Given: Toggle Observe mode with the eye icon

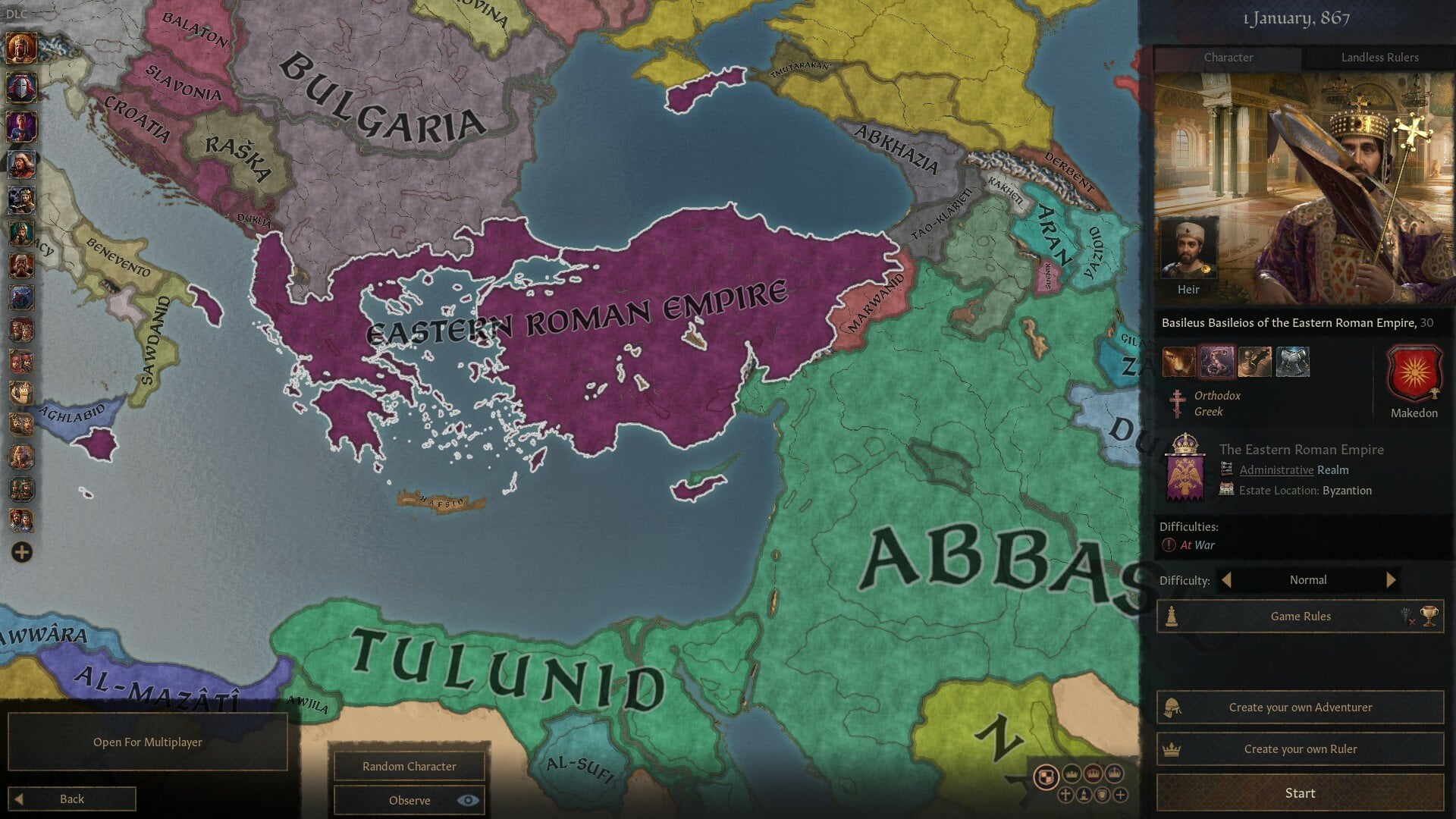Looking at the screenshot, I should pos(468,800).
